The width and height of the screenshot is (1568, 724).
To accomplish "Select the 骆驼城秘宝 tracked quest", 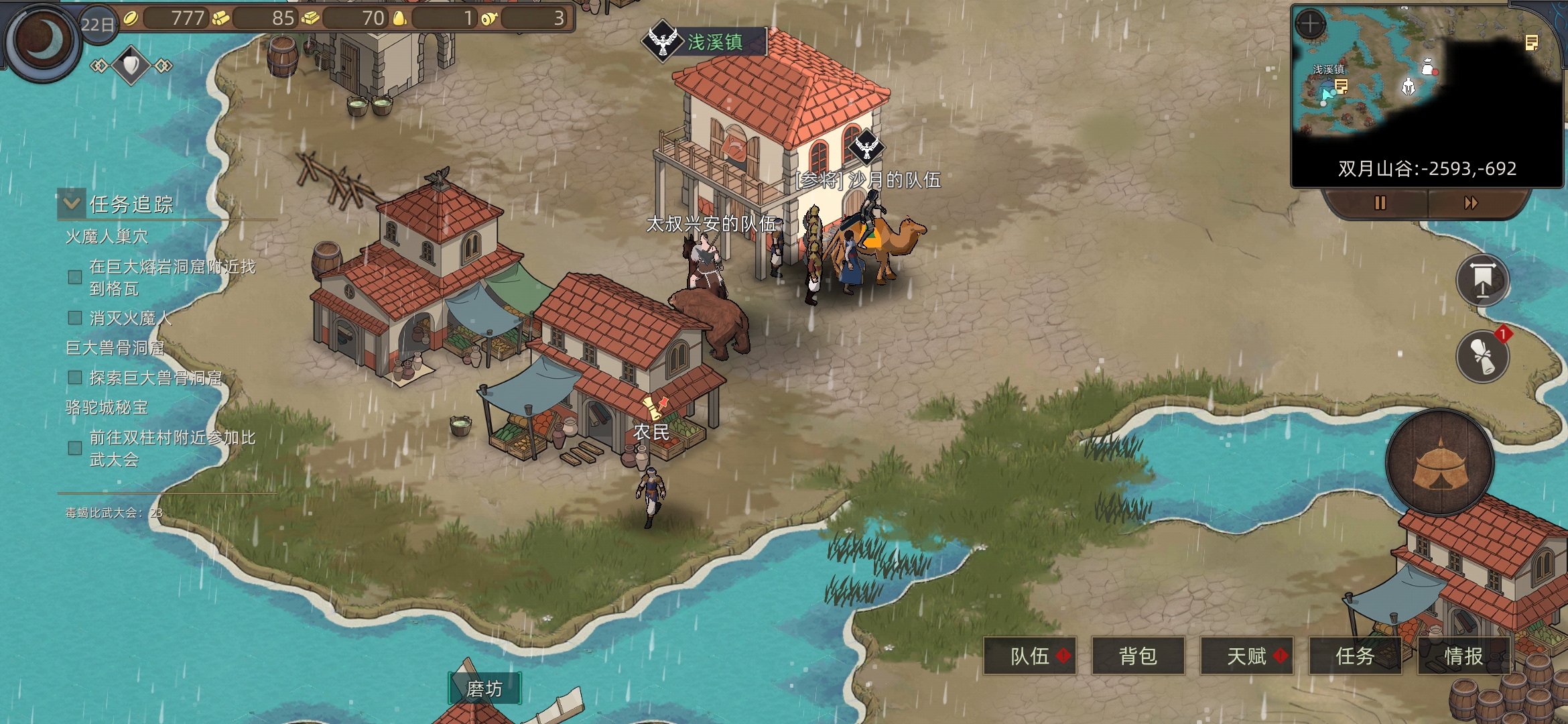I will 107,408.
